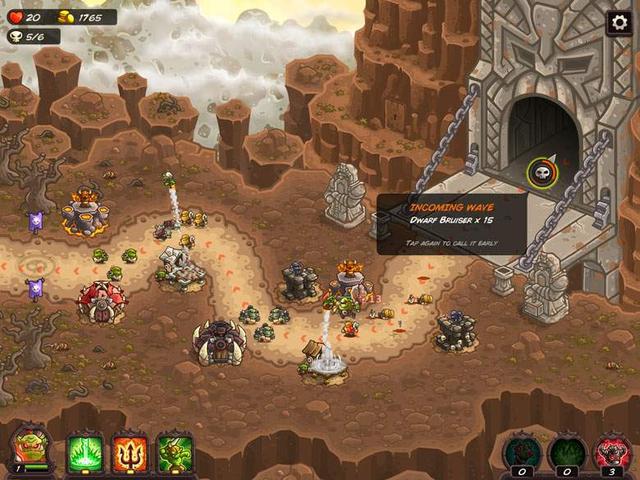Pick the dark green consumable item slot

pos(567,451)
